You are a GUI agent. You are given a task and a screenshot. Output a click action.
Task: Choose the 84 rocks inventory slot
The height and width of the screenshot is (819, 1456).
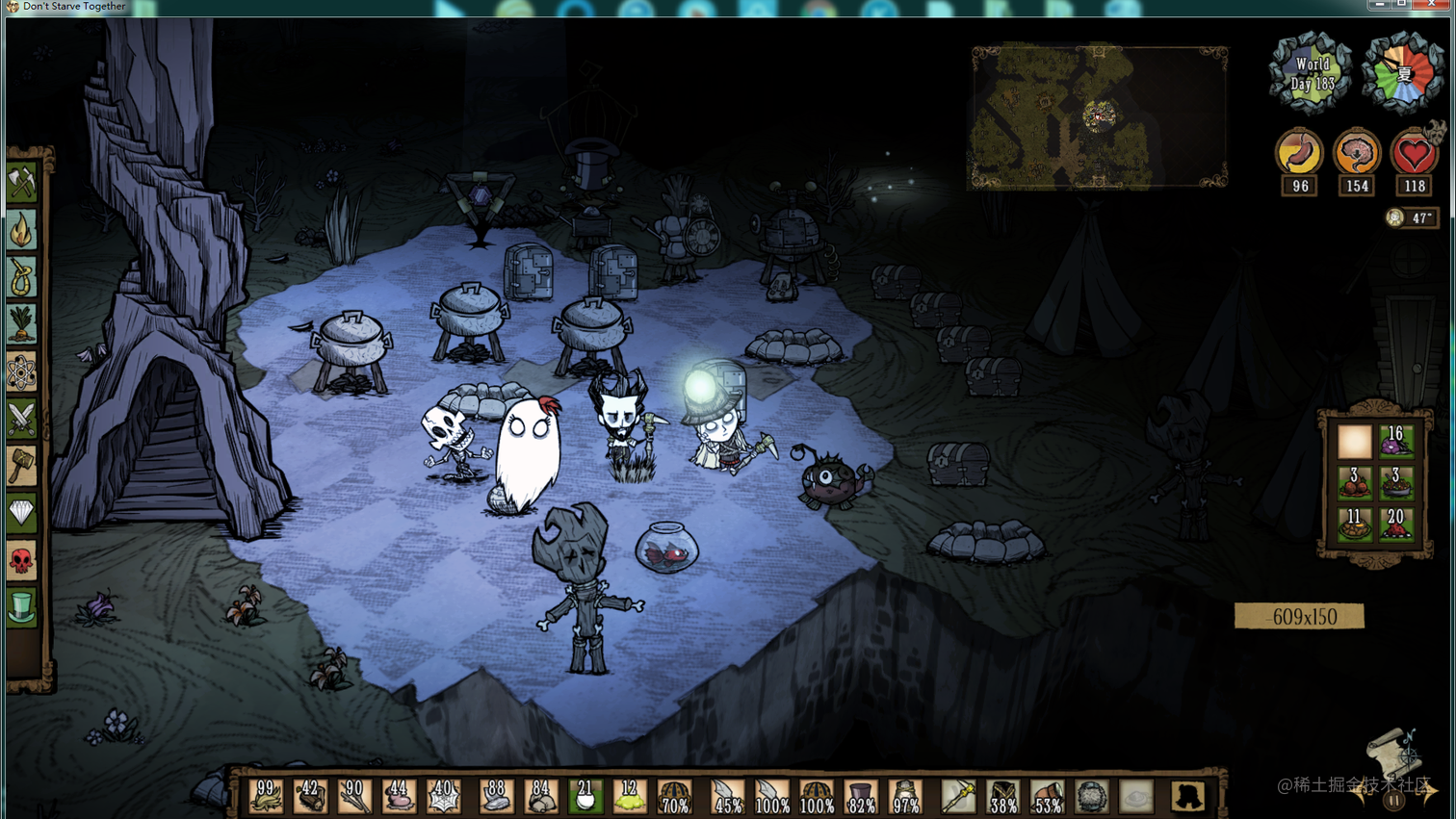coord(541,797)
